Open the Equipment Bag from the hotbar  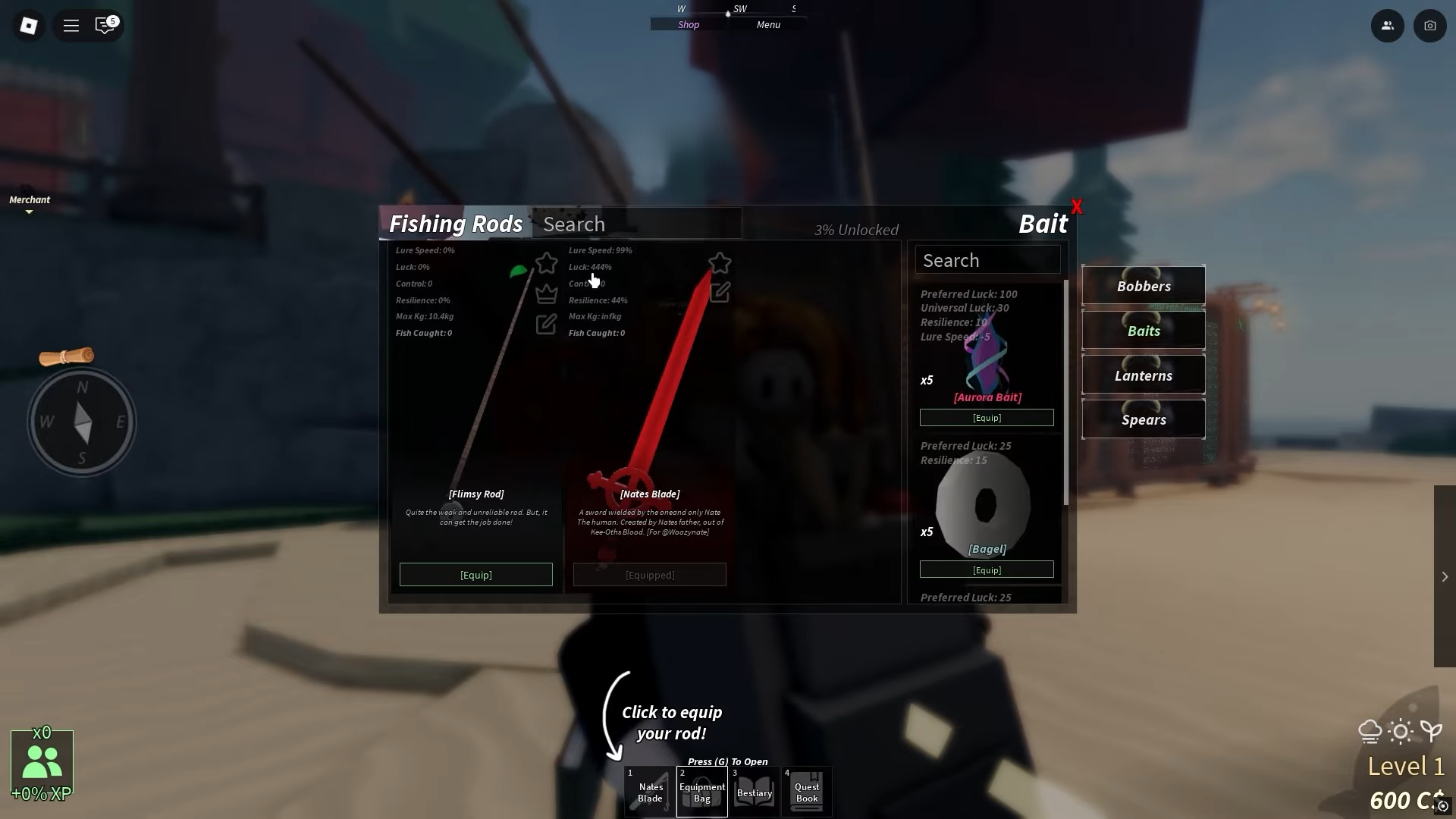point(701,791)
